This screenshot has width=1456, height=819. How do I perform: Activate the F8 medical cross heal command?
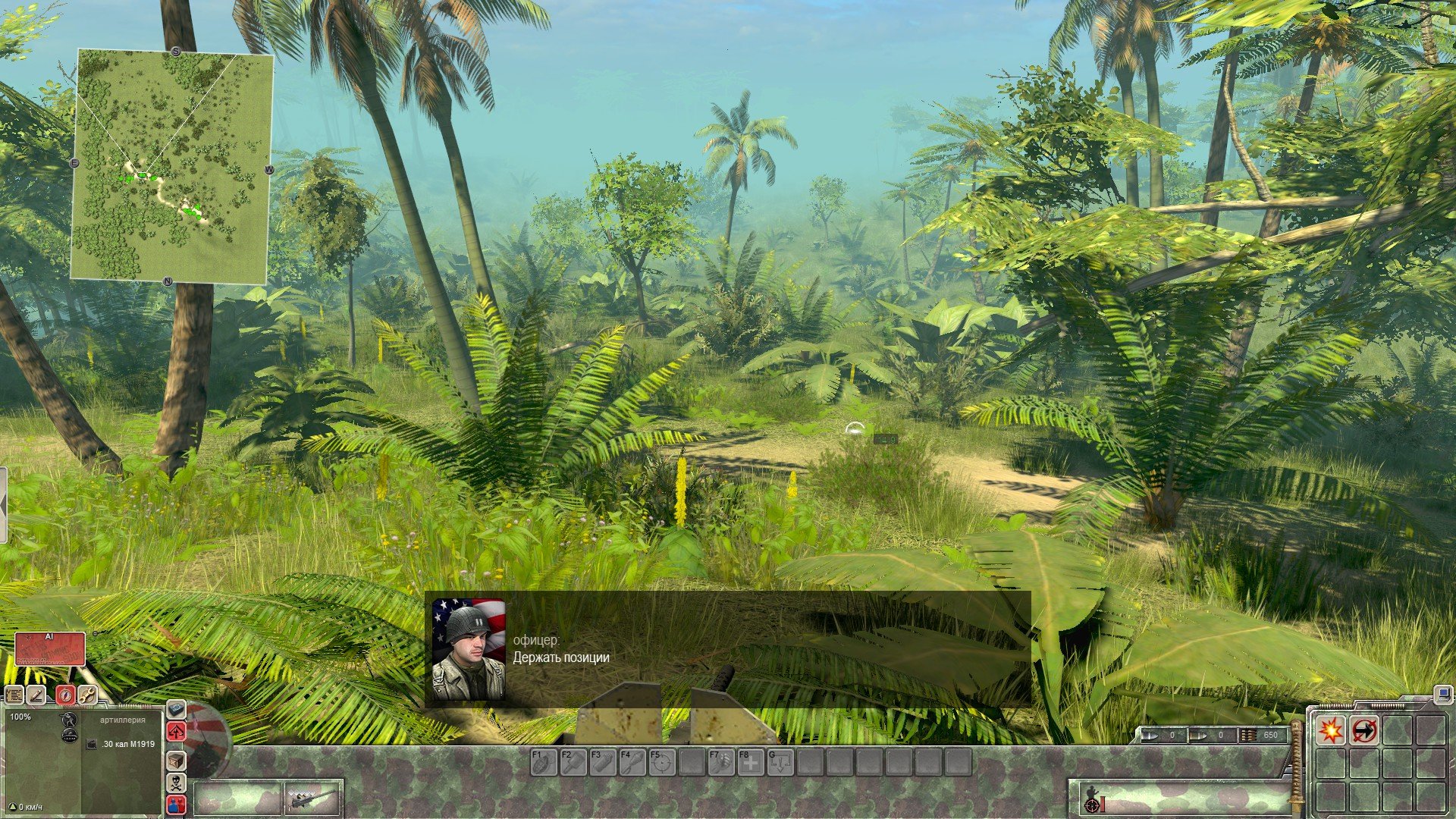tap(751, 762)
